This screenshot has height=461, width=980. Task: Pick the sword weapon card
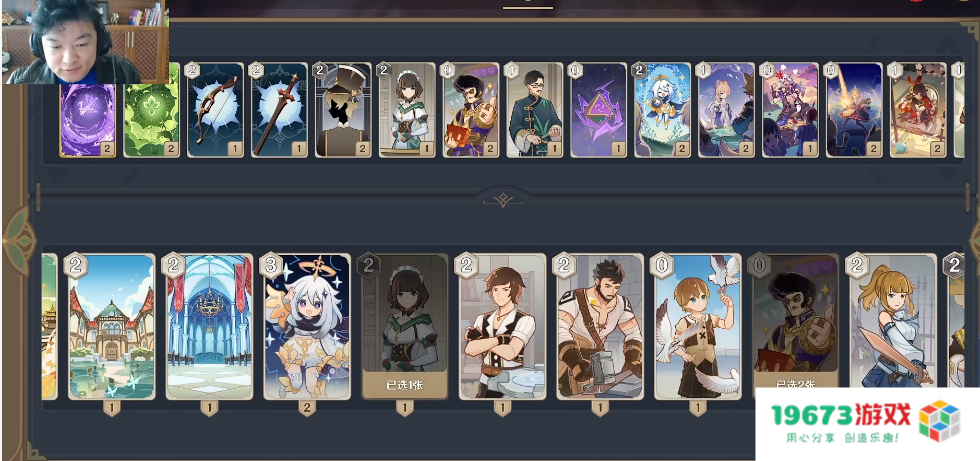(279, 110)
